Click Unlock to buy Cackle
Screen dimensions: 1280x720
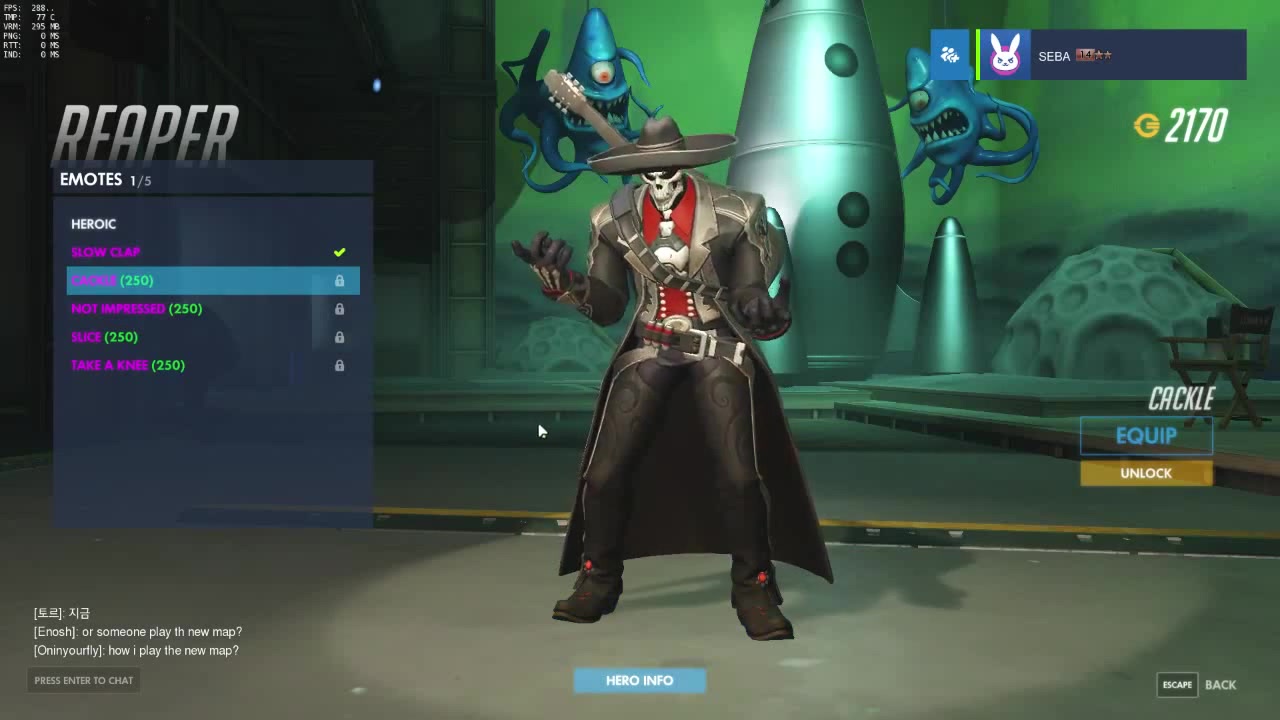point(1146,472)
